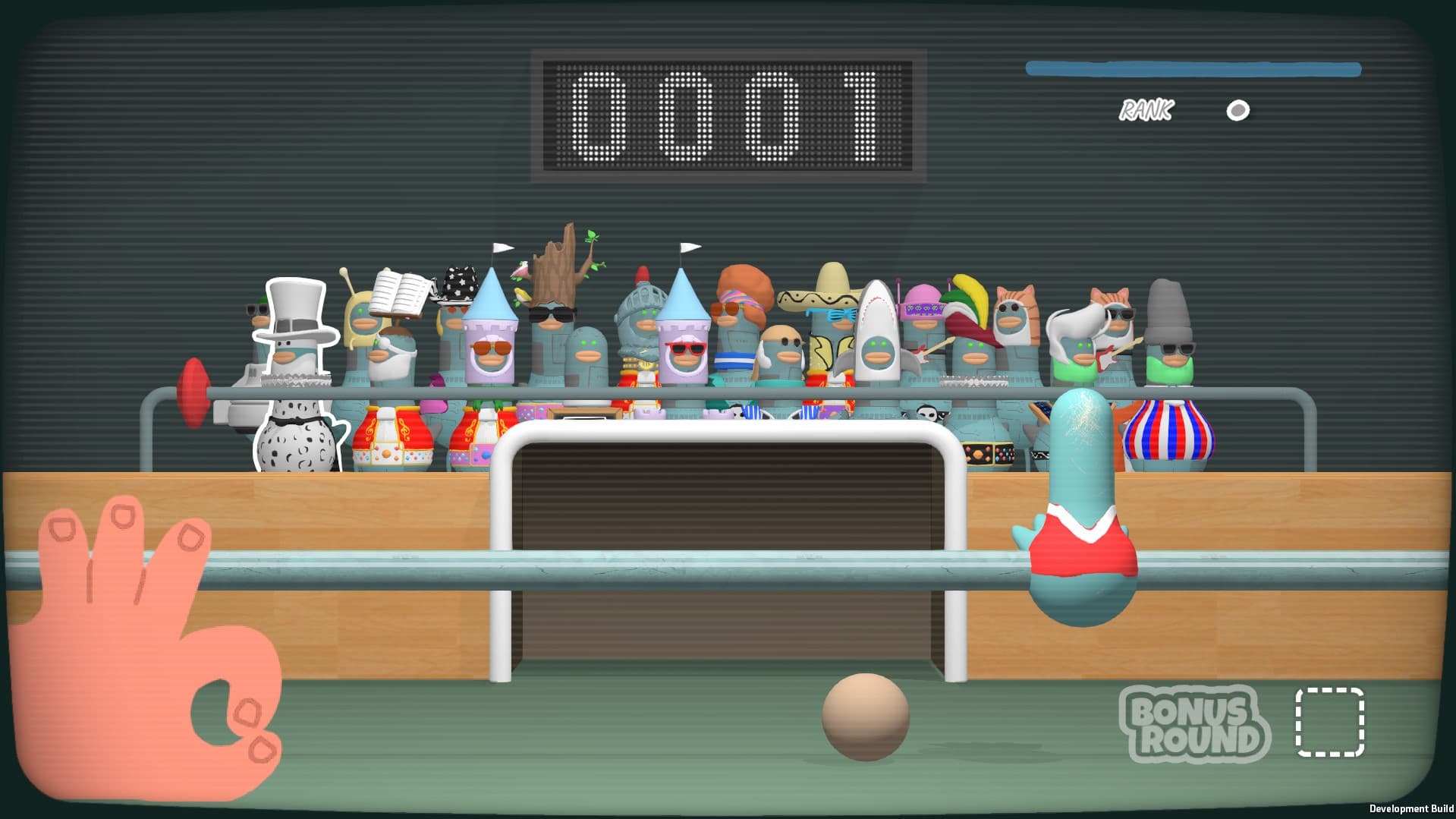The height and width of the screenshot is (819, 1456).
Task: Click the Bonus Round badge
Action: pyautogui.click(x=1193, y=723)
